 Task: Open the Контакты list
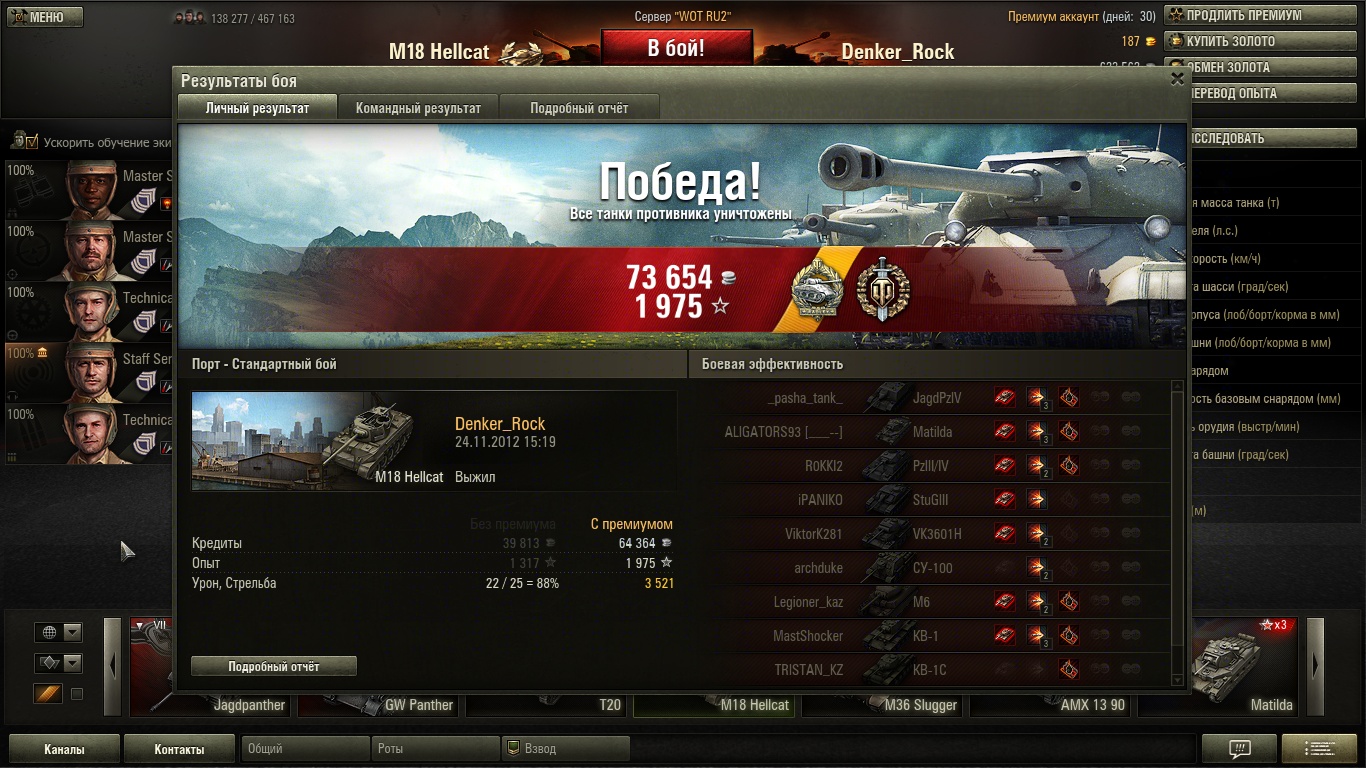point(179,749)
